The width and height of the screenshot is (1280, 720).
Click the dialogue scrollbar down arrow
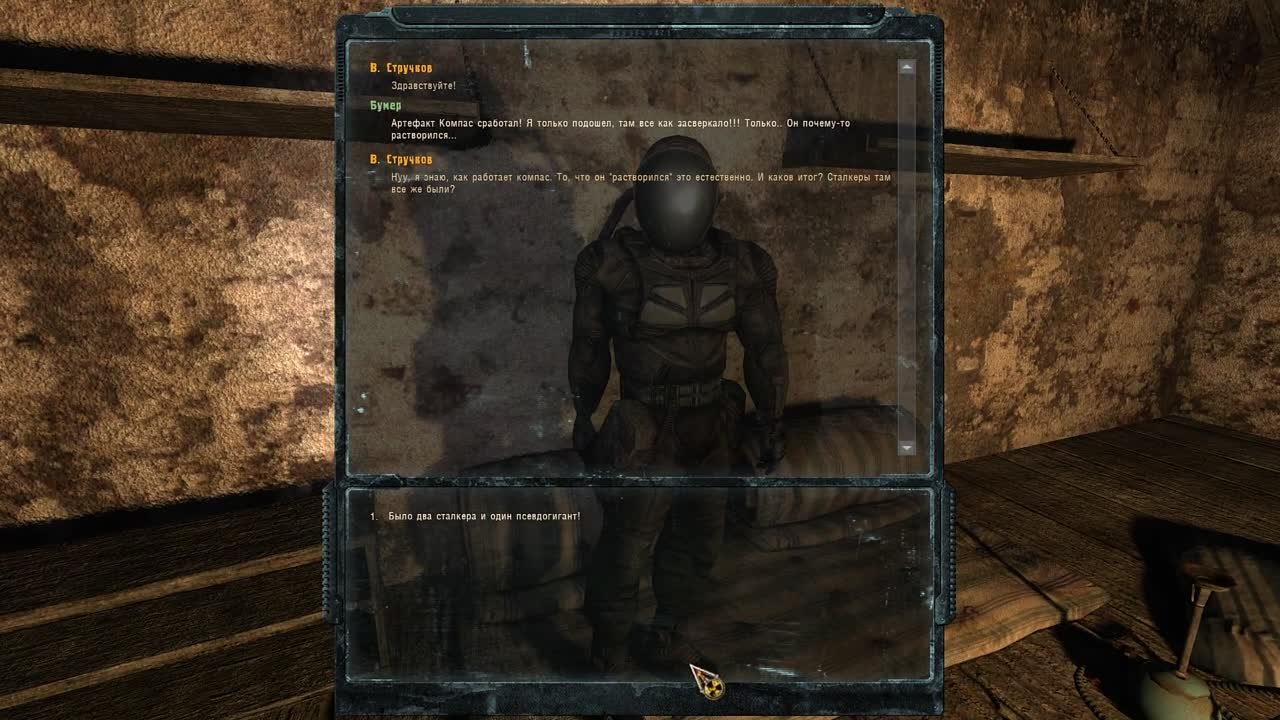(907, 447)
